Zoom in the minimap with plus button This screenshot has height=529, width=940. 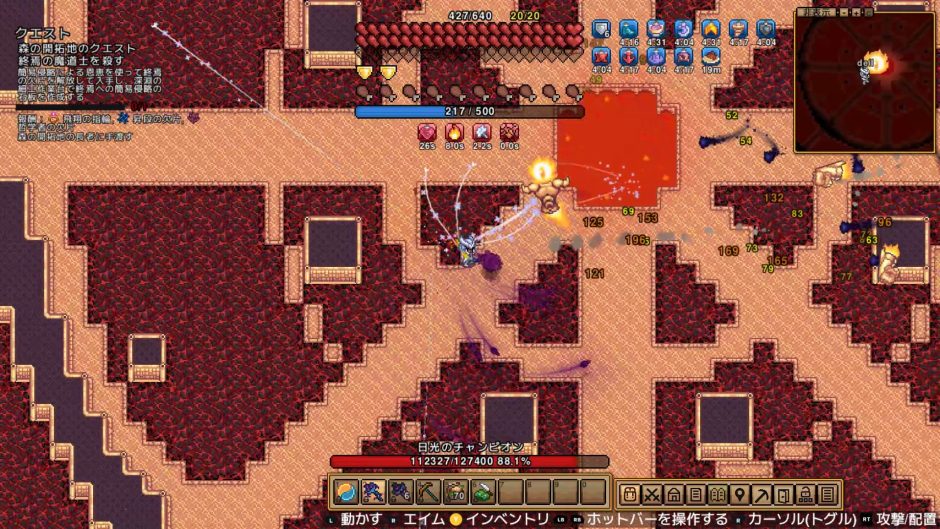click(856, 12)
